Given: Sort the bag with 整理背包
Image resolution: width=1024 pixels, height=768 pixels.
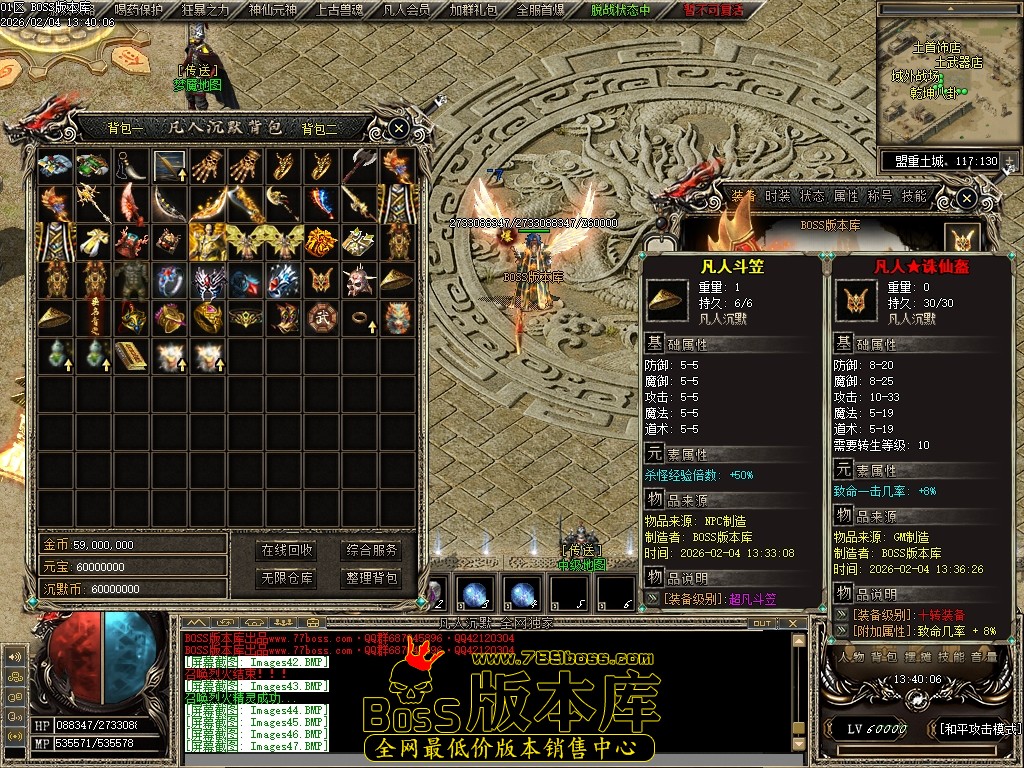Looking at the screenshot, I should 371,578.
